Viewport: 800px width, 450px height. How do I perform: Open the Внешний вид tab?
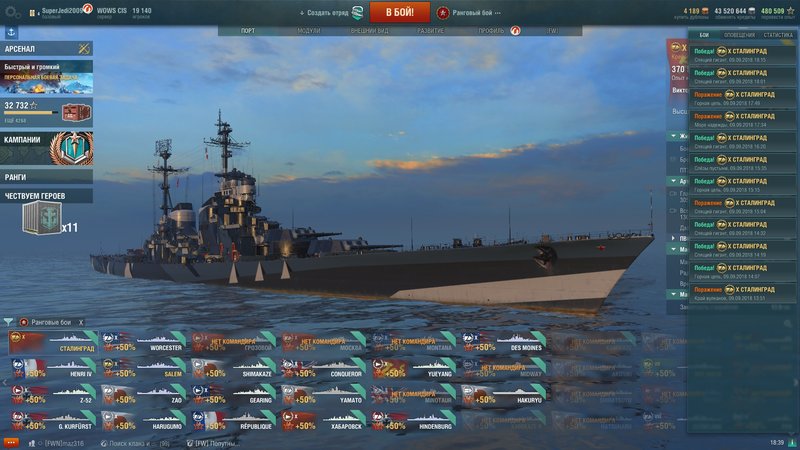(369, 31)
